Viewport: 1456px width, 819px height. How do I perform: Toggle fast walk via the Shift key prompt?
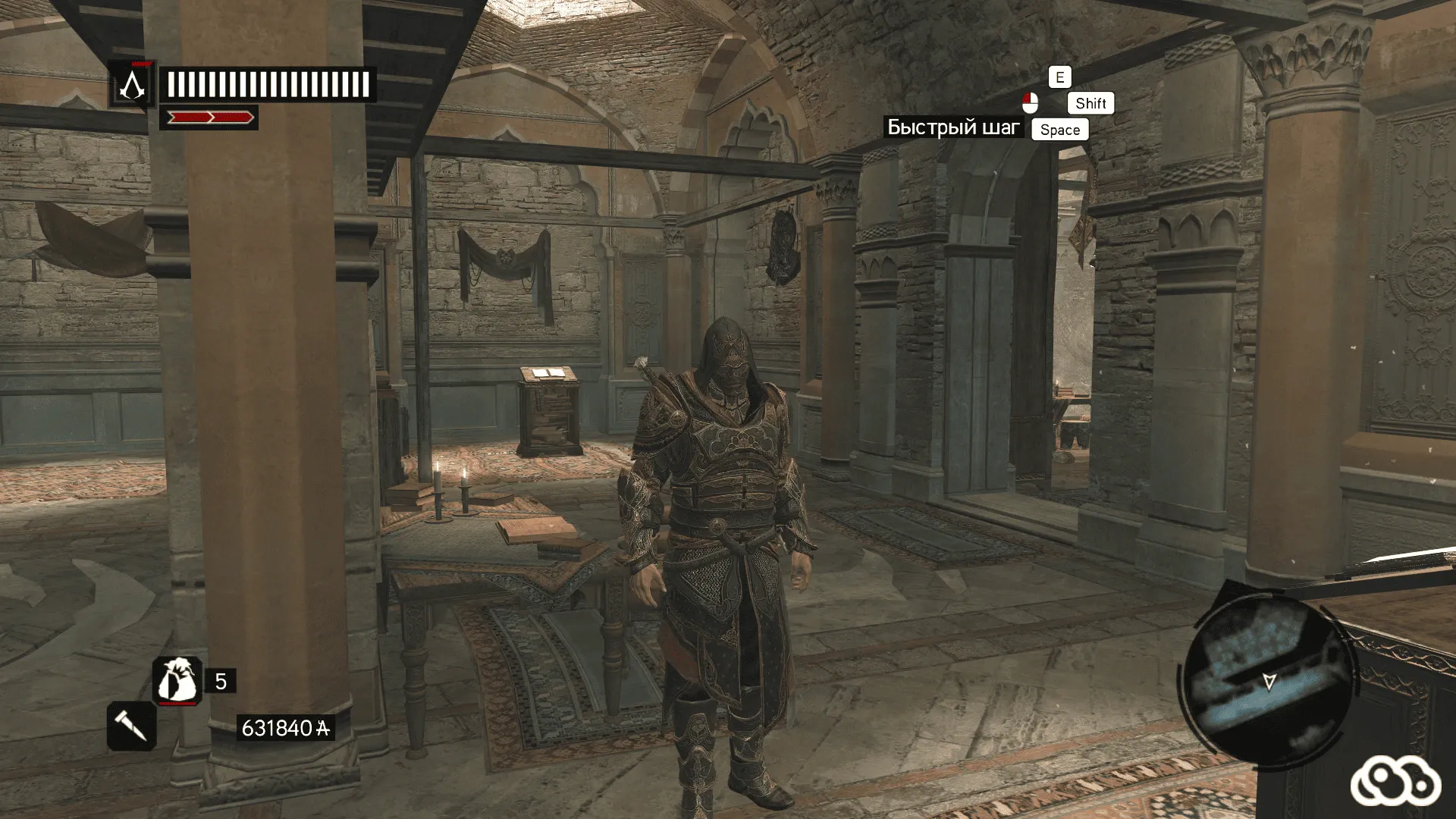coord(1090,103)
